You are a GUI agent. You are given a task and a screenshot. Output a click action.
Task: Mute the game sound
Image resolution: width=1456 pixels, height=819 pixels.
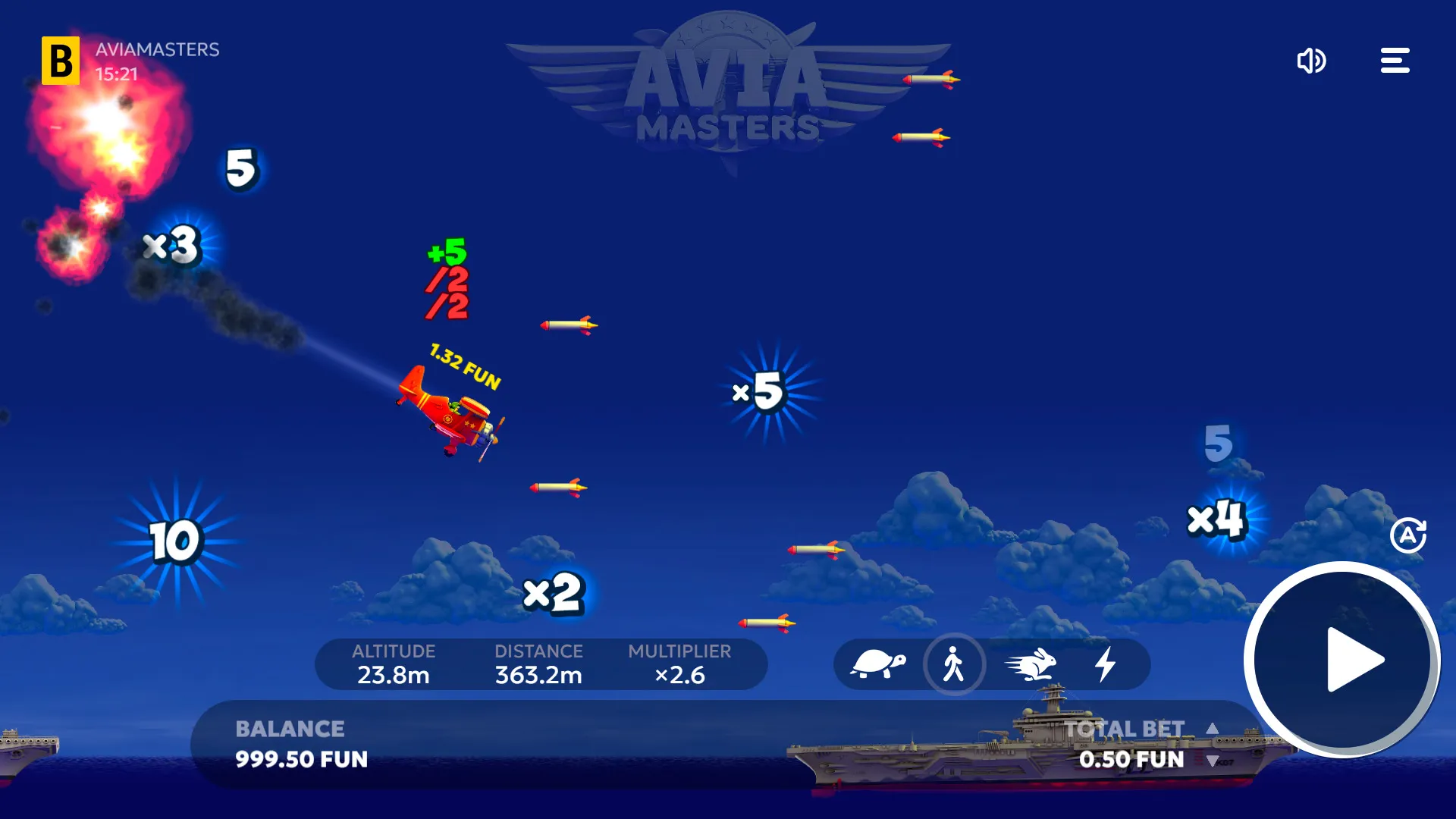tap(1313, 61)
